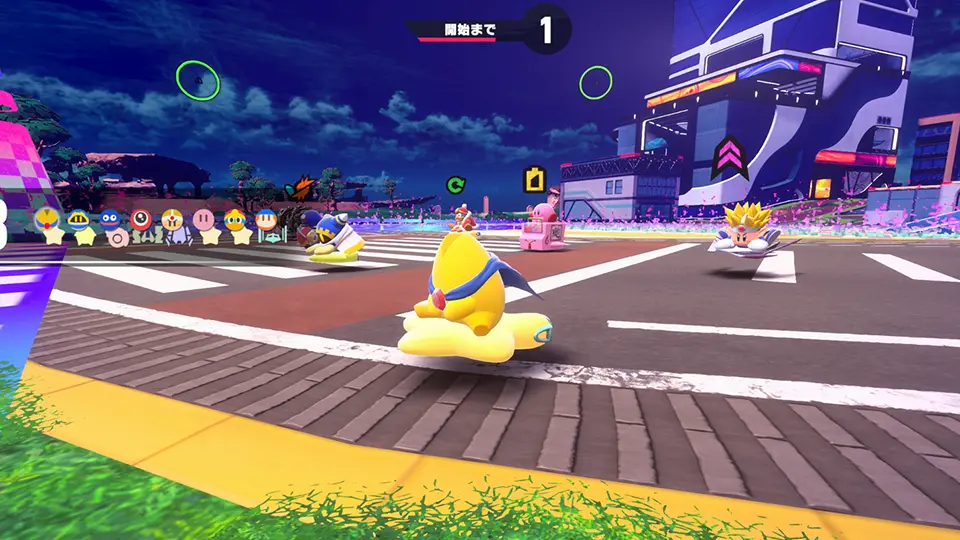This screenshot has height=540, width=960.
Task: Choose the blue Gooey rider portrait
Action: click(110, 219)
